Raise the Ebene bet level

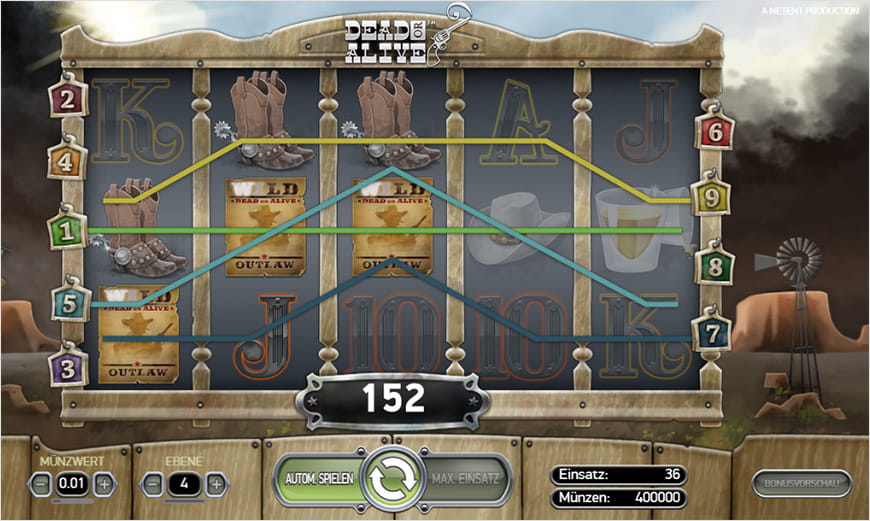(x=216, y=484)
